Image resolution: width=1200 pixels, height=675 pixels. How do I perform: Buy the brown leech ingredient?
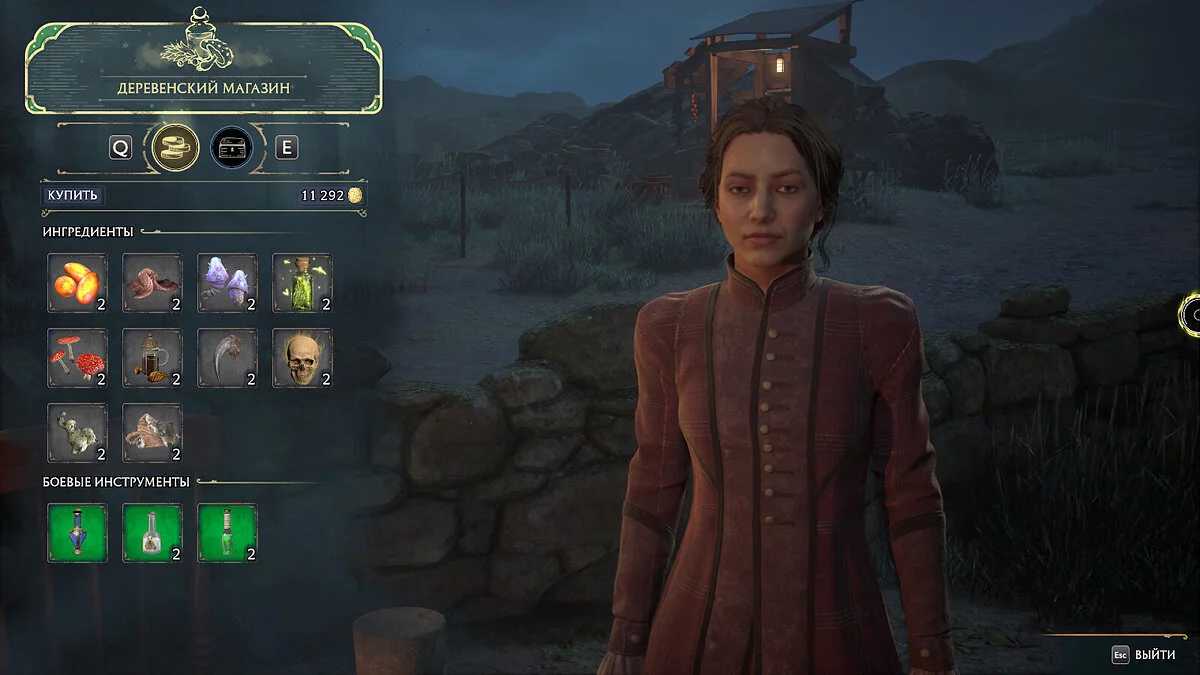pos(152,283)
